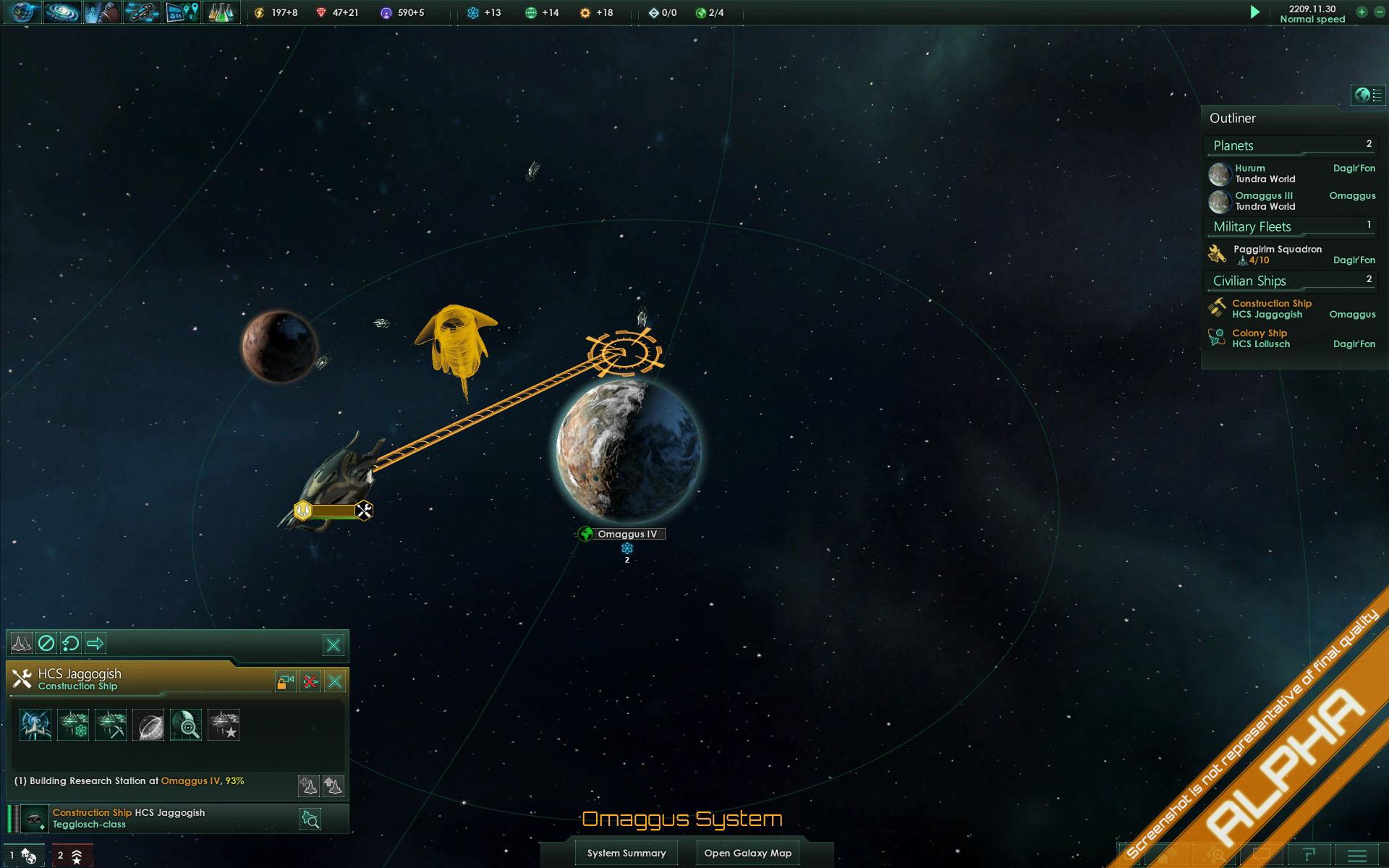Open the System Summary panel

[x=626, y=853]
